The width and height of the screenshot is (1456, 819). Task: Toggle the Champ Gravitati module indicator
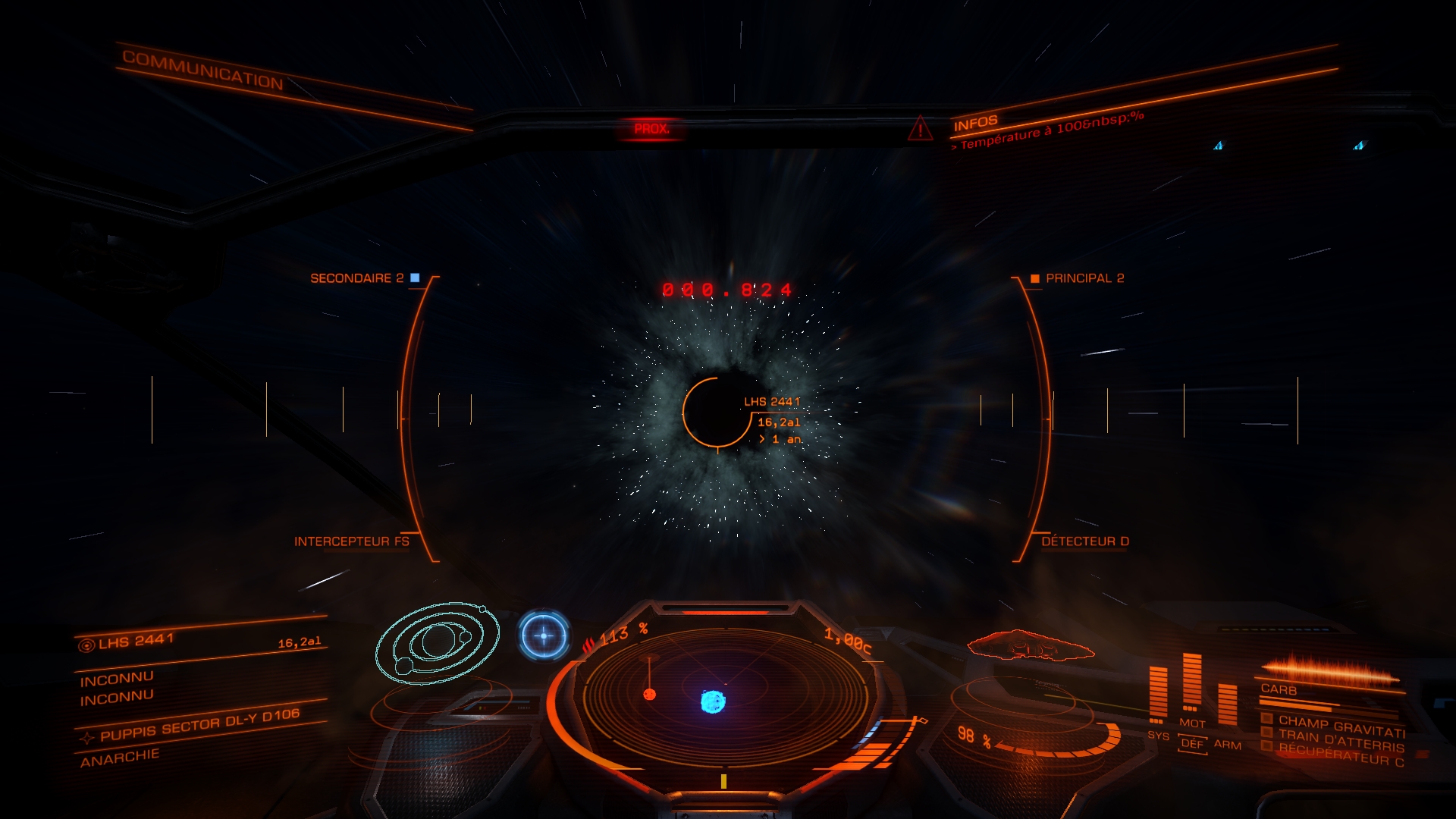point(1266,719)
